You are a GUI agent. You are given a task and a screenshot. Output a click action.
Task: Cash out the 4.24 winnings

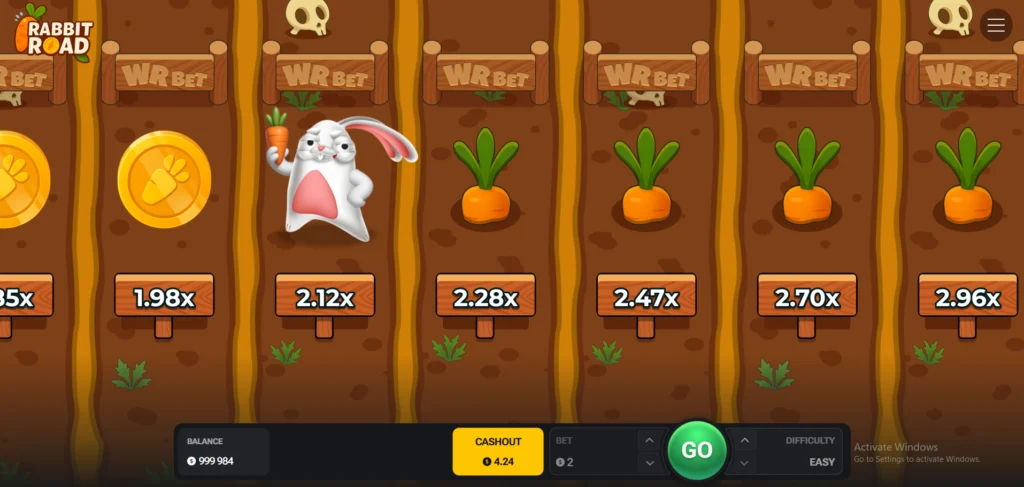tap(498, 451)
